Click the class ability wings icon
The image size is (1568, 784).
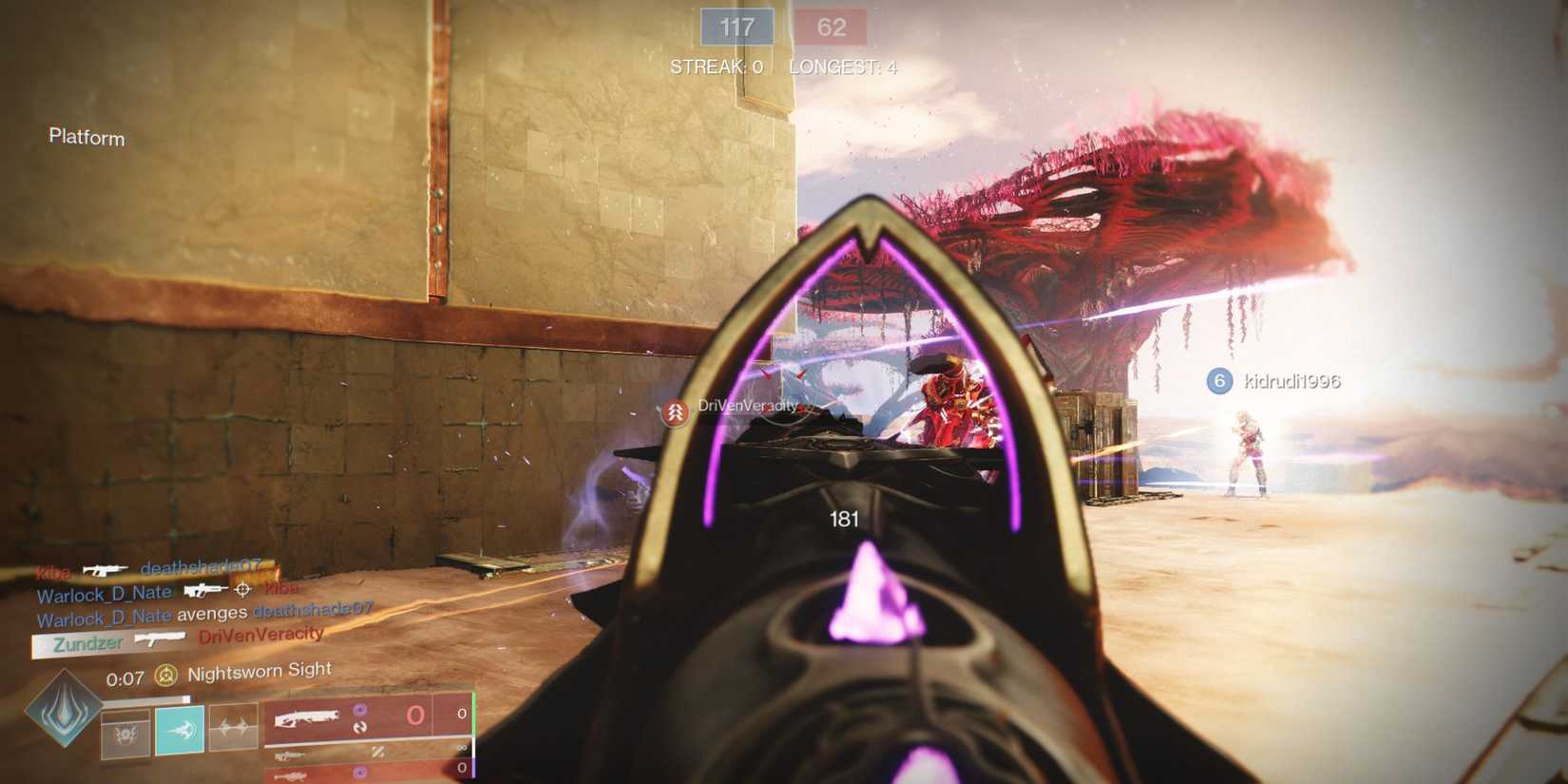click(x=234, y=728)
